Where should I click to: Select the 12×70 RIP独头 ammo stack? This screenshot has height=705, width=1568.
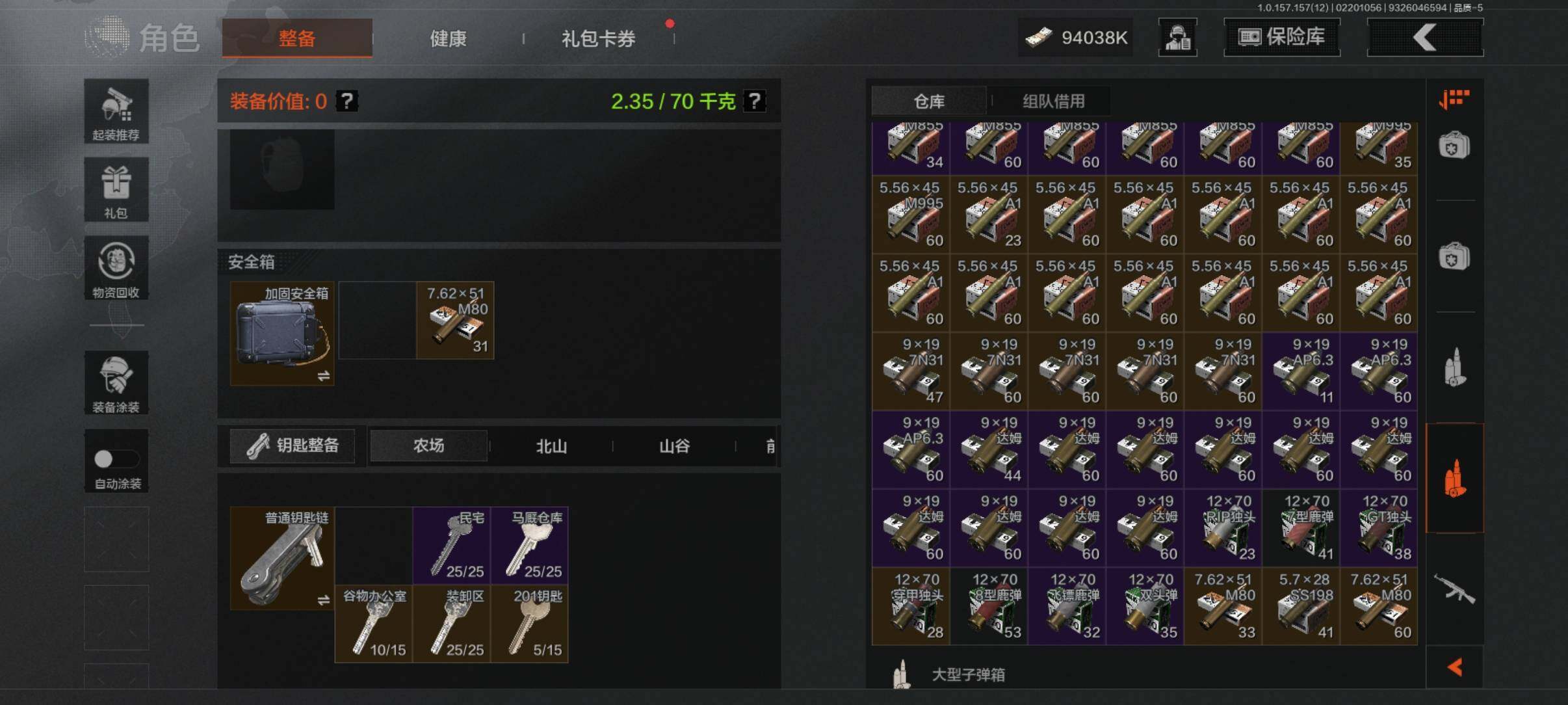point(1223,528)
